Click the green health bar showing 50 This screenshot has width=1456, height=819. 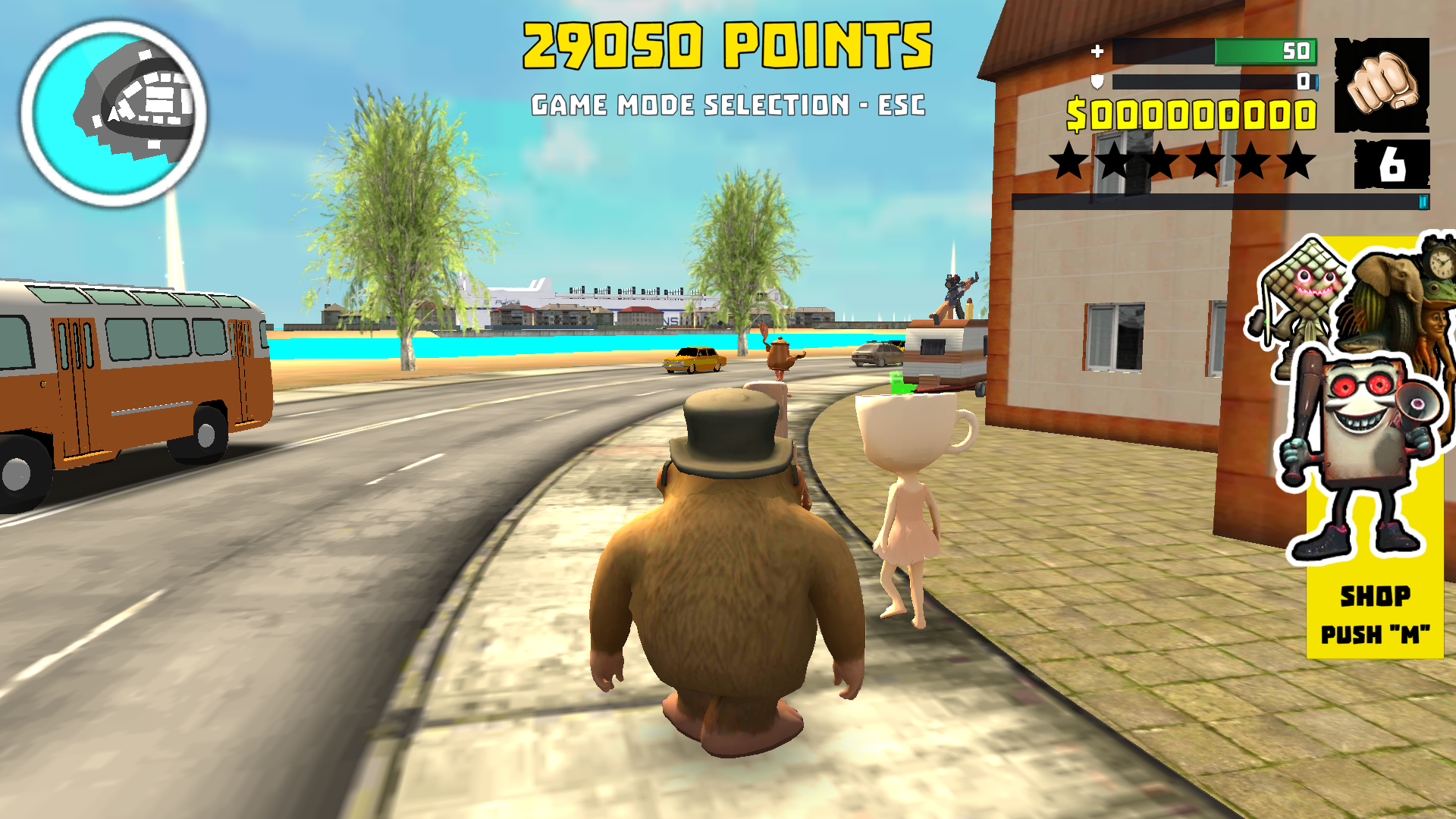click(1213, 52)
